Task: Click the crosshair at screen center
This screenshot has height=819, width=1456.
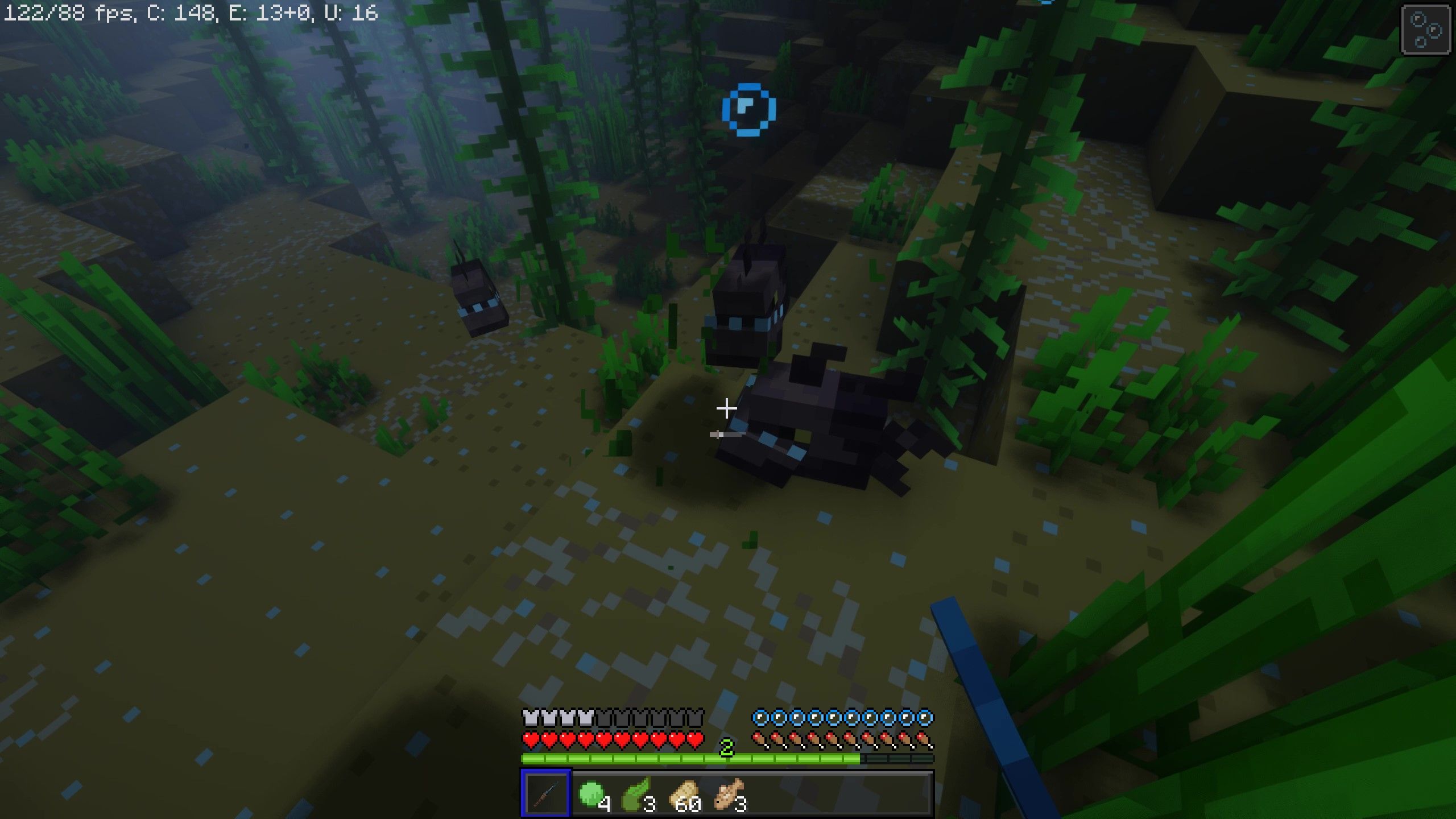Action: 728,409
